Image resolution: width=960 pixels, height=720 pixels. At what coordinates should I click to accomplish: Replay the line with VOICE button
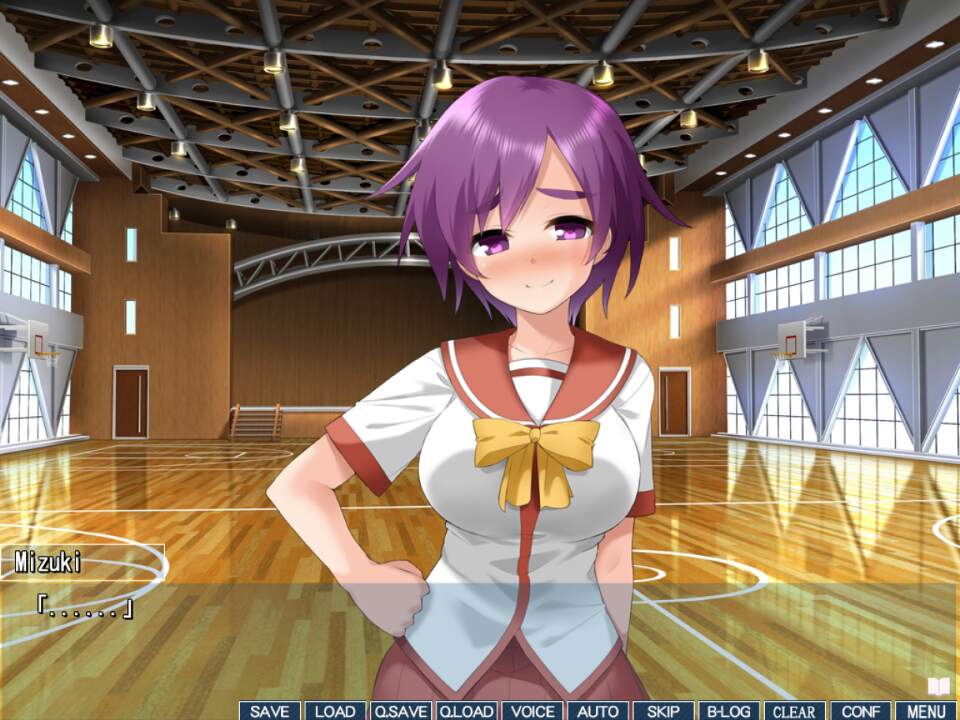pyautogui.click(x=532, y=711)
